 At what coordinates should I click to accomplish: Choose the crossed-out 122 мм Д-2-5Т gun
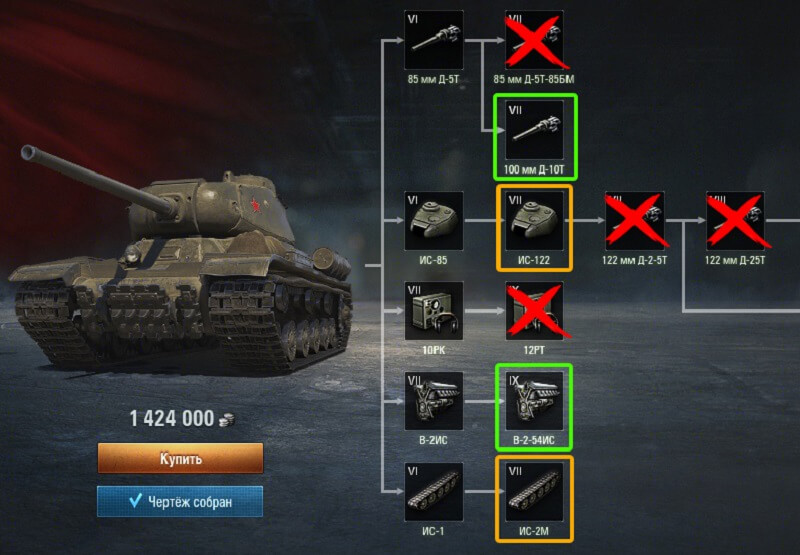point(635,221)
